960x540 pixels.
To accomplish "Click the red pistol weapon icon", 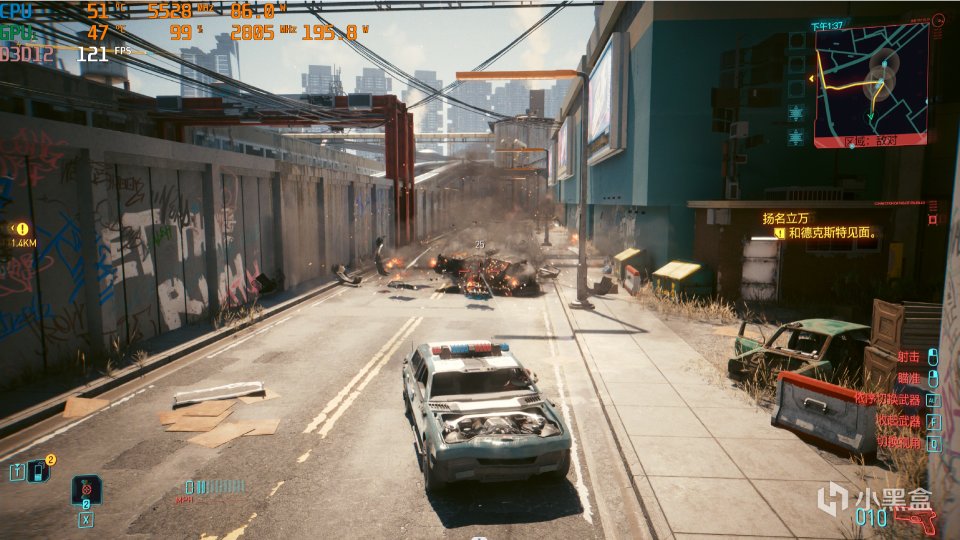I will click(x=915, y=520).
